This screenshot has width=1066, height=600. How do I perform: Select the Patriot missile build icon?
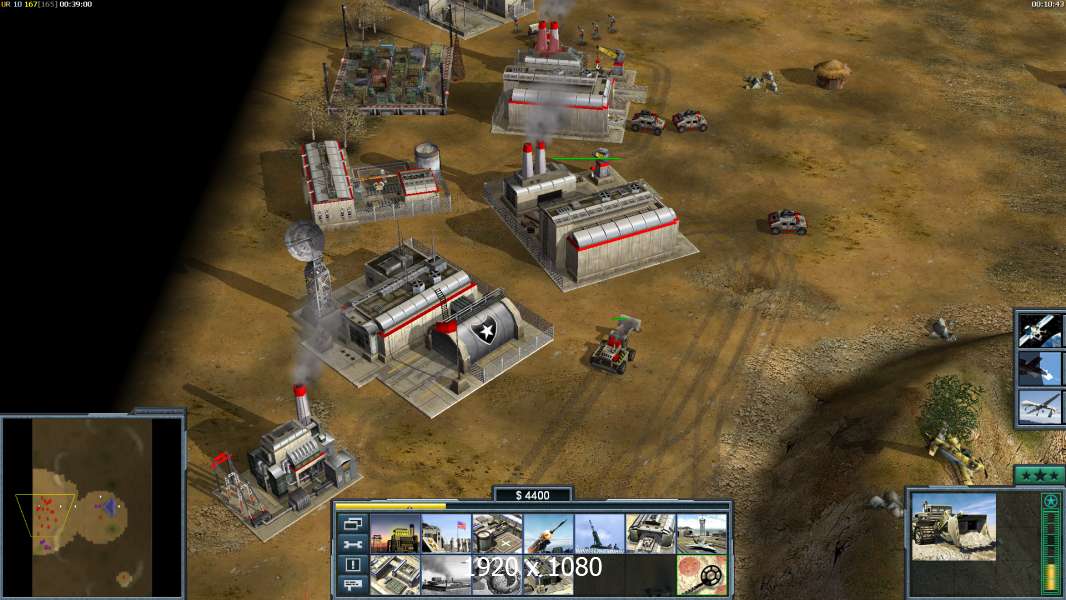coord(548,534)
